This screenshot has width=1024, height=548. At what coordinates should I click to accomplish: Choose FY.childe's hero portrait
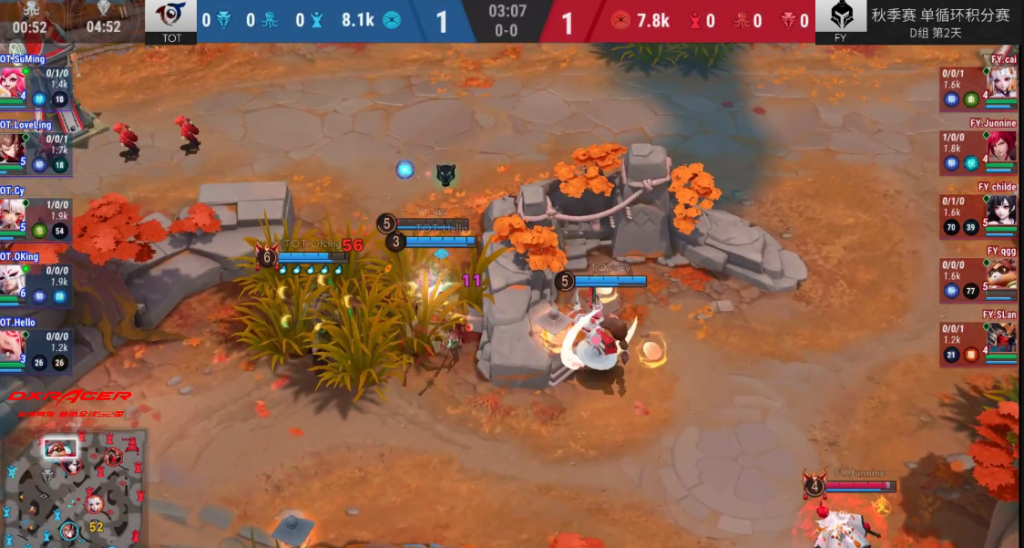1002,210
